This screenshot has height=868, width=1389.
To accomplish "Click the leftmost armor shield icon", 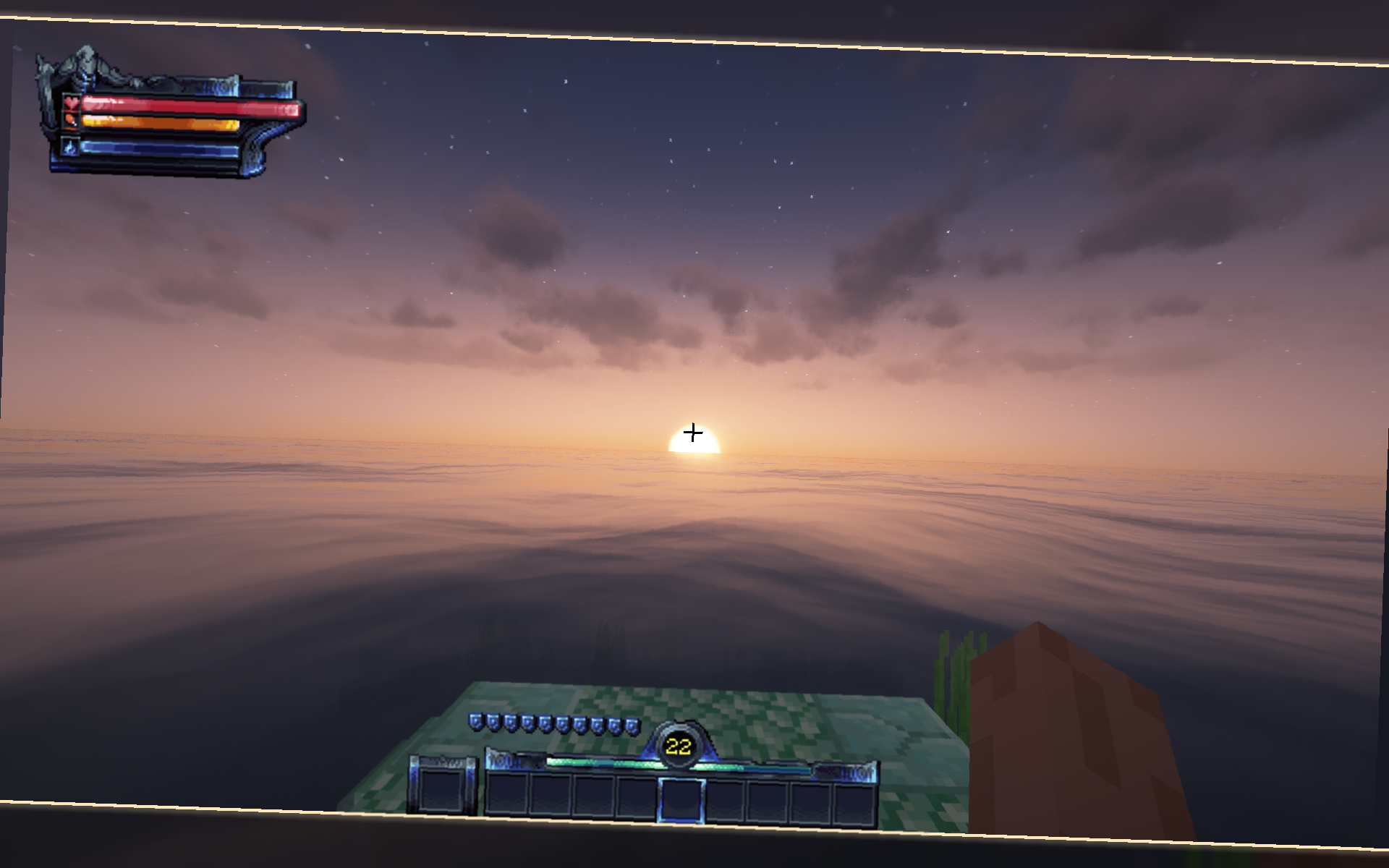I will pyautogui.click(x=476, y=724).
